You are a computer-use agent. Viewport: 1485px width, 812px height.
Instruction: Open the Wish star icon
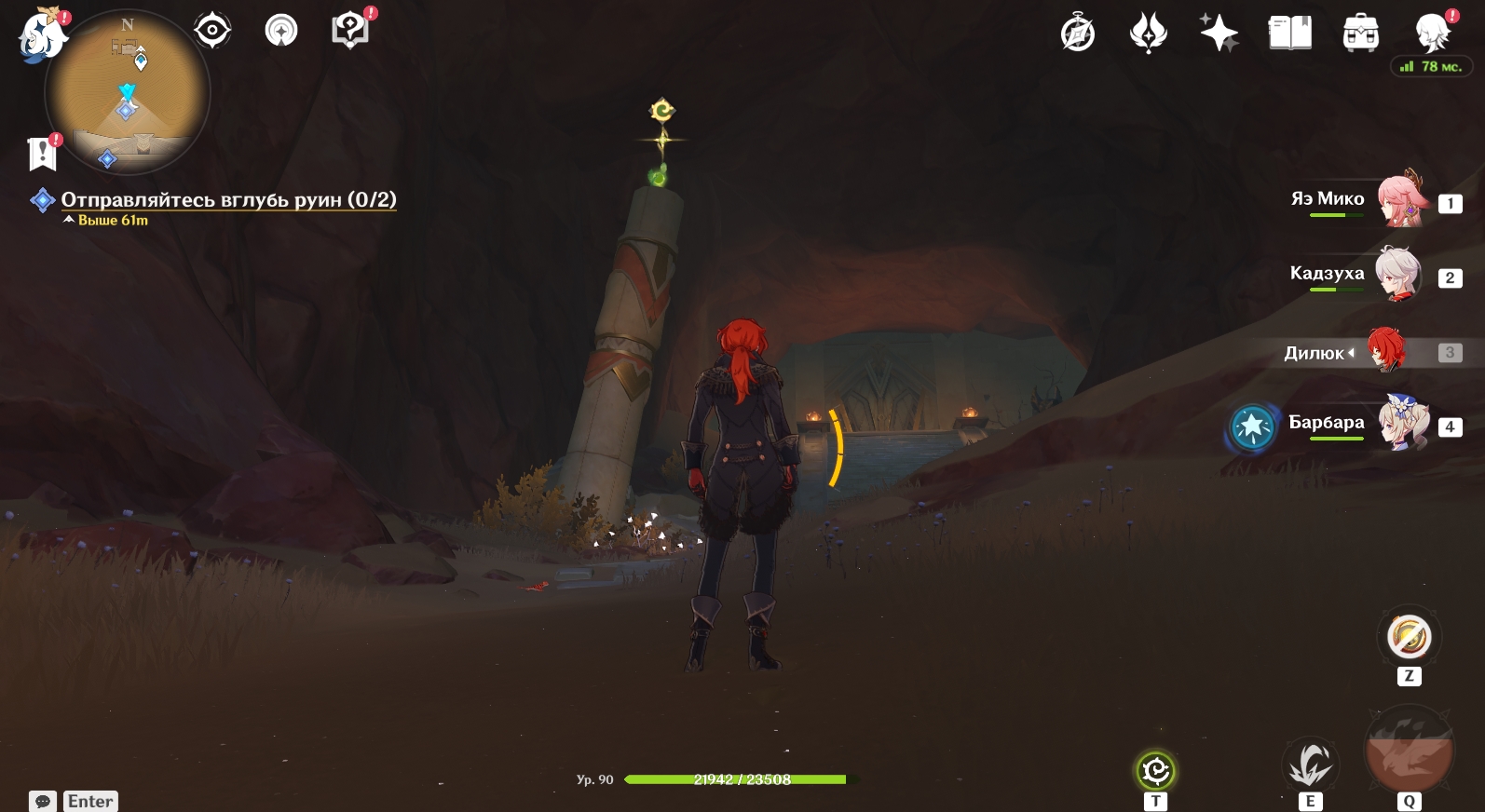point(1219,34)
